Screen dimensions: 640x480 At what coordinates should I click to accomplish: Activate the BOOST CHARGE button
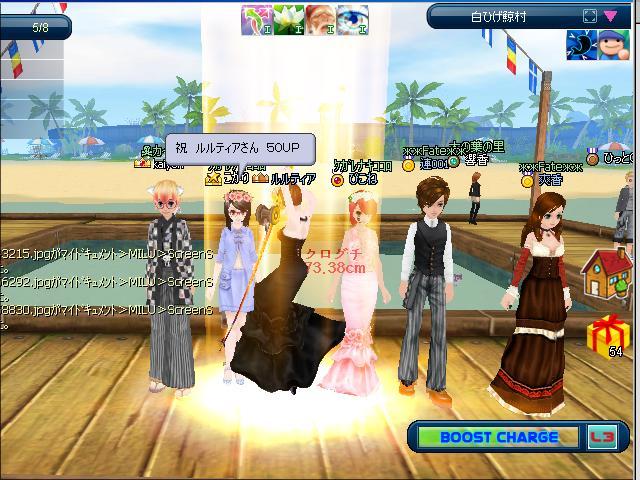pyautogui.click(x=498, y=437)
